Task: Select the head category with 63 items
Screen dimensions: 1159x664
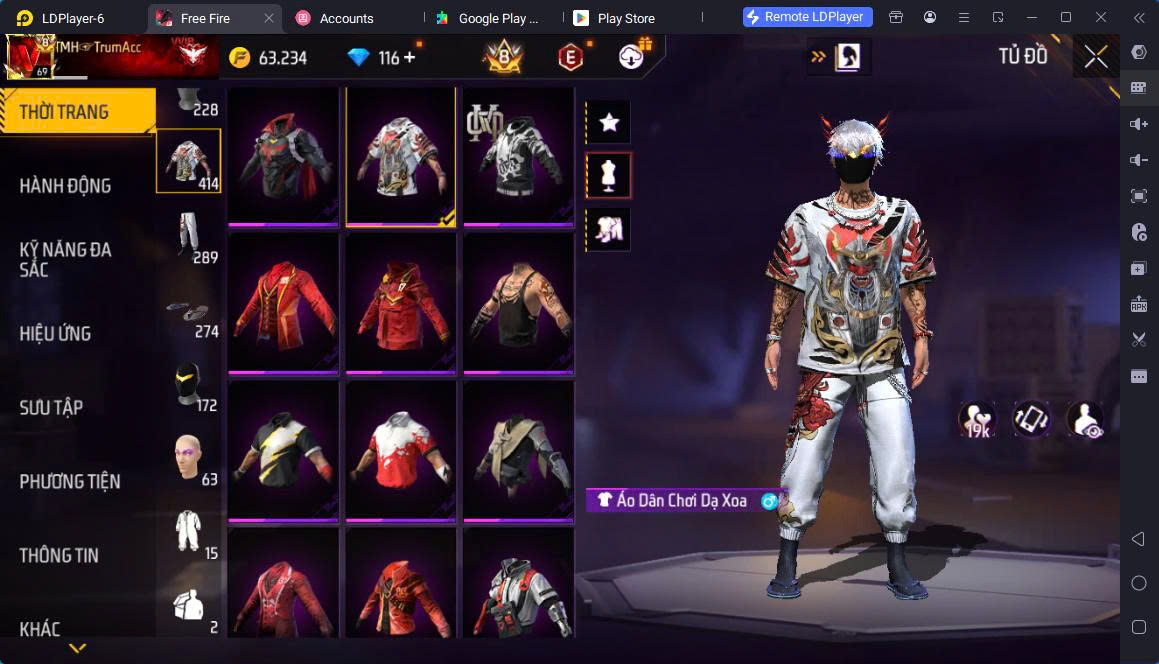Action: pos(189,460)
